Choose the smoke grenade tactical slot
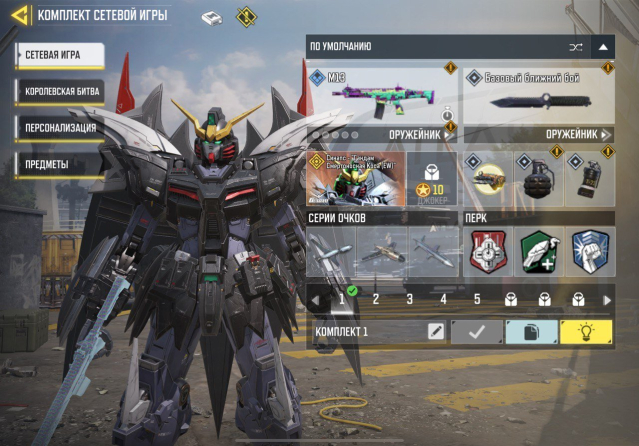Viewport: 639px width, 446px height. 590,180
